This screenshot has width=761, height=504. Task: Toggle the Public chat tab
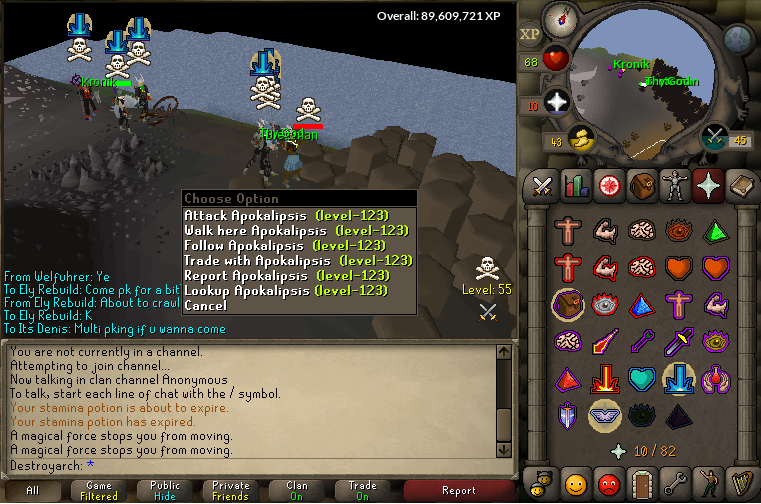164,490
